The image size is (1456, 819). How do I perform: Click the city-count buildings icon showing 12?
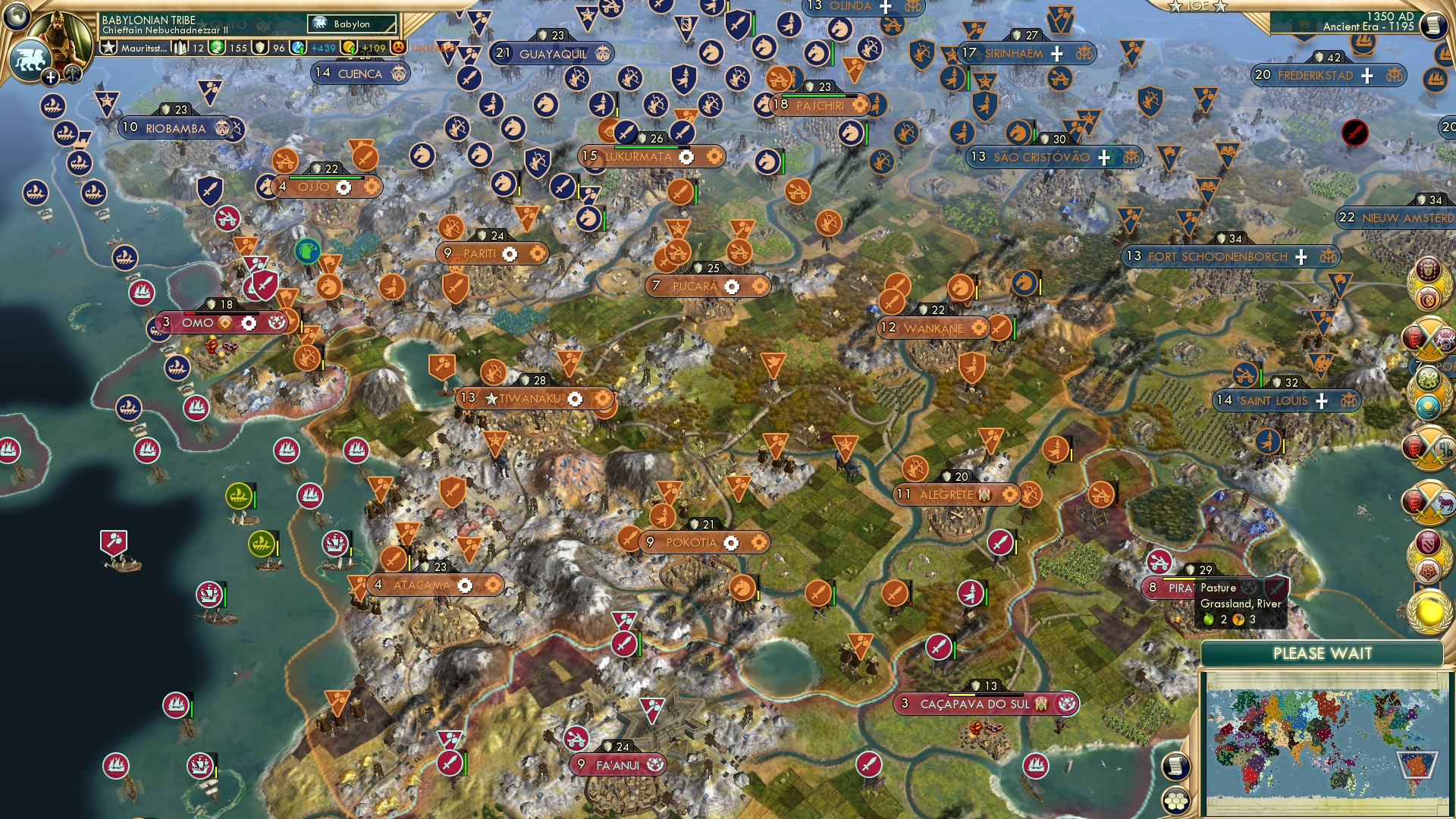pyautogui.click(x=180, y=48)
